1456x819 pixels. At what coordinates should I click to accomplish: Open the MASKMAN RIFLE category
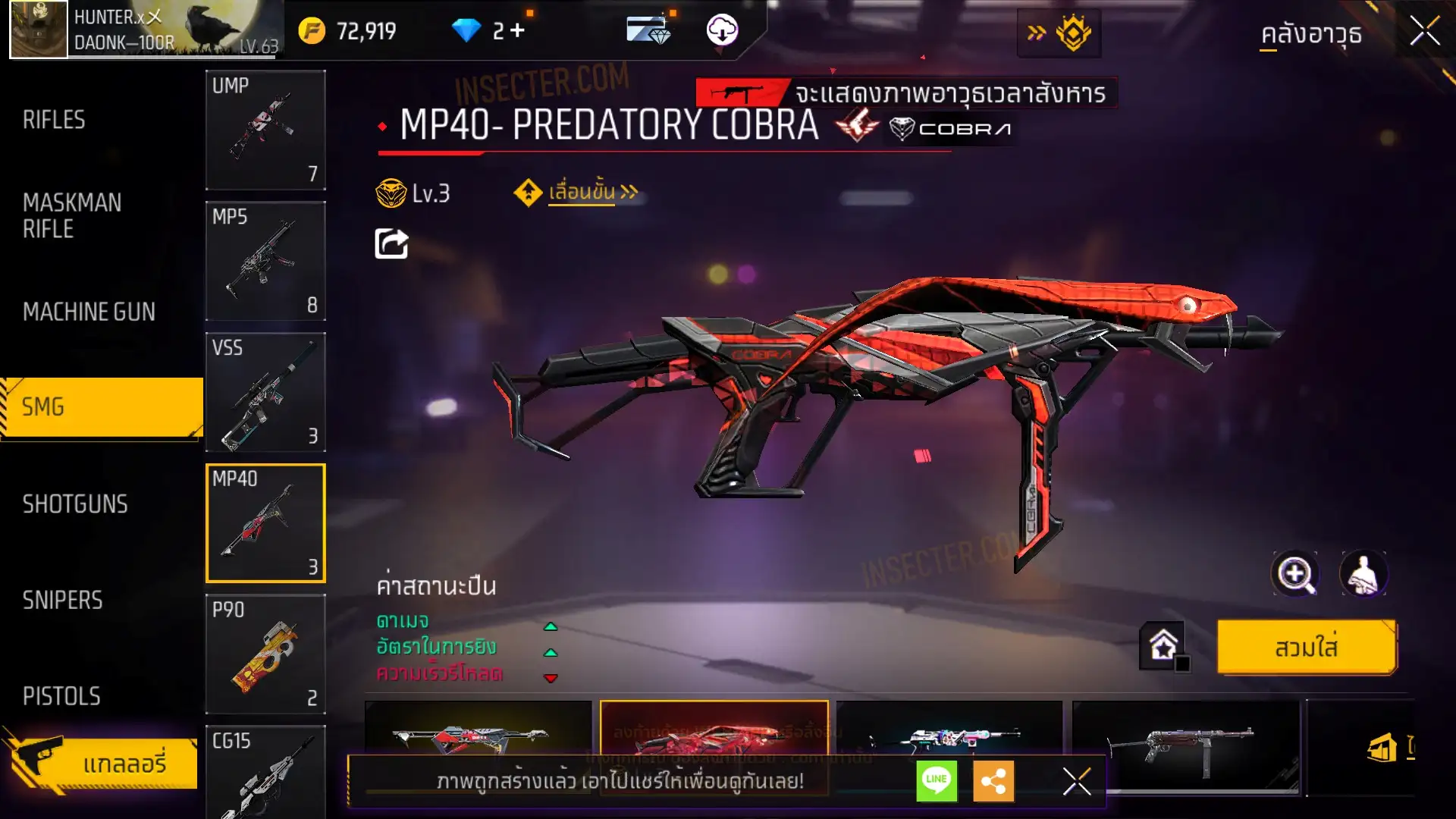[72, 216]
